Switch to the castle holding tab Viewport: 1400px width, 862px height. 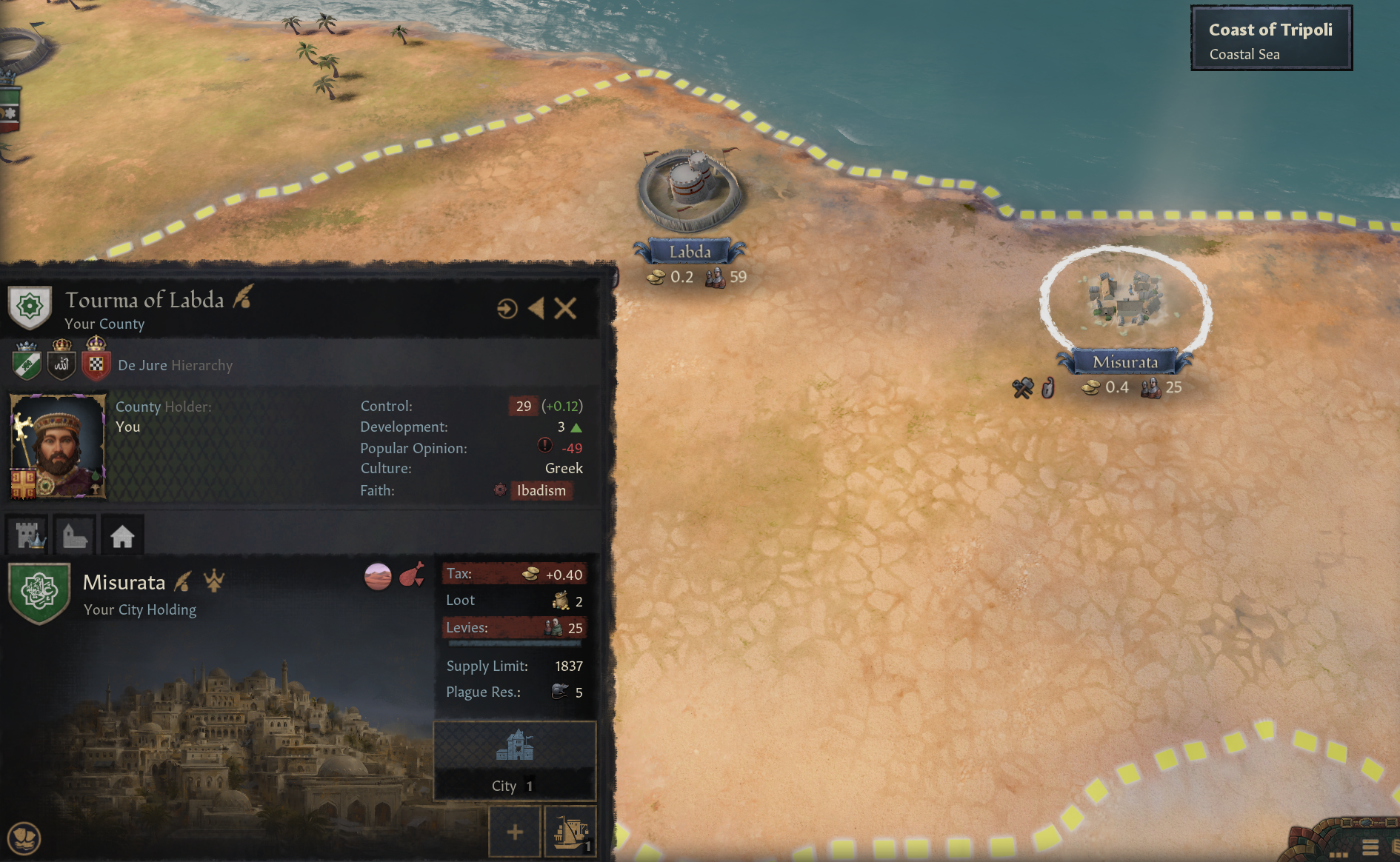coord(28,535)
